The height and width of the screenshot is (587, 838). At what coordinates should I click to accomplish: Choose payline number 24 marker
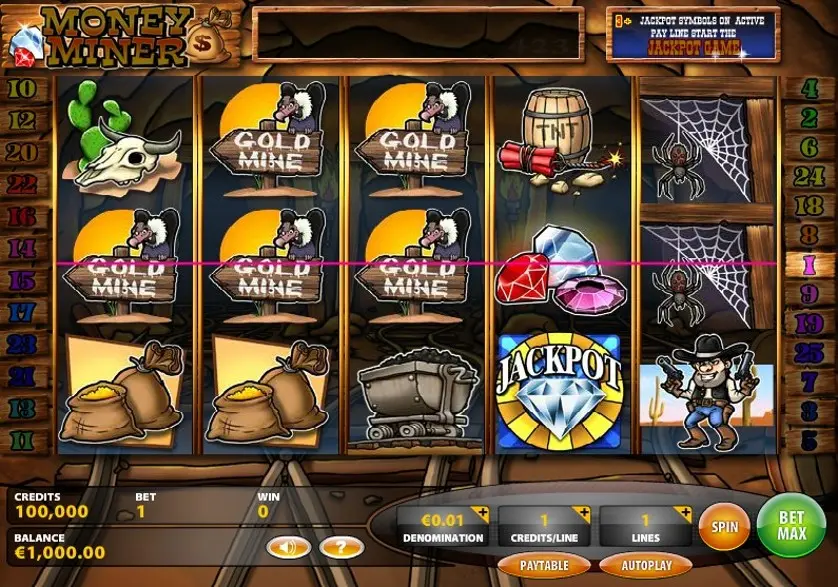(x=810, y=177)
